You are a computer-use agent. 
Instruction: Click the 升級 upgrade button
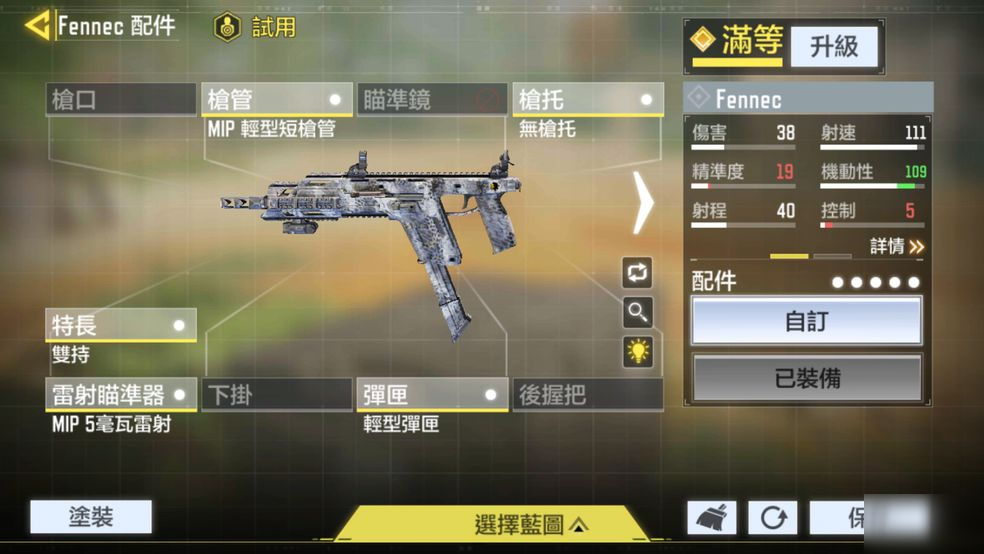point(834,46)
